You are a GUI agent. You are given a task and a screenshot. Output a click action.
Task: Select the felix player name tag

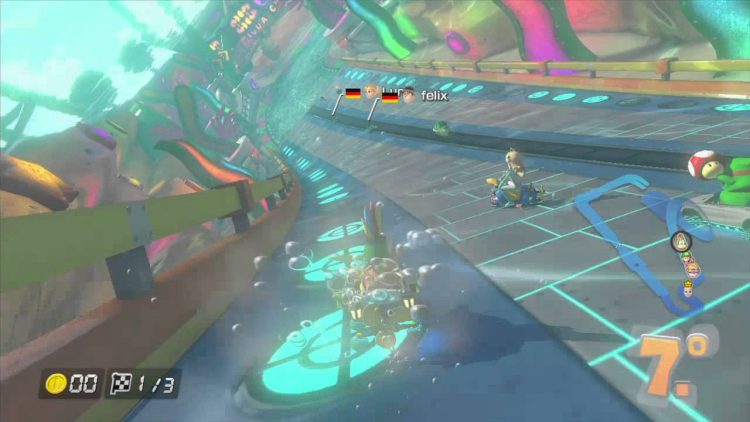click(x=433, y=94)
